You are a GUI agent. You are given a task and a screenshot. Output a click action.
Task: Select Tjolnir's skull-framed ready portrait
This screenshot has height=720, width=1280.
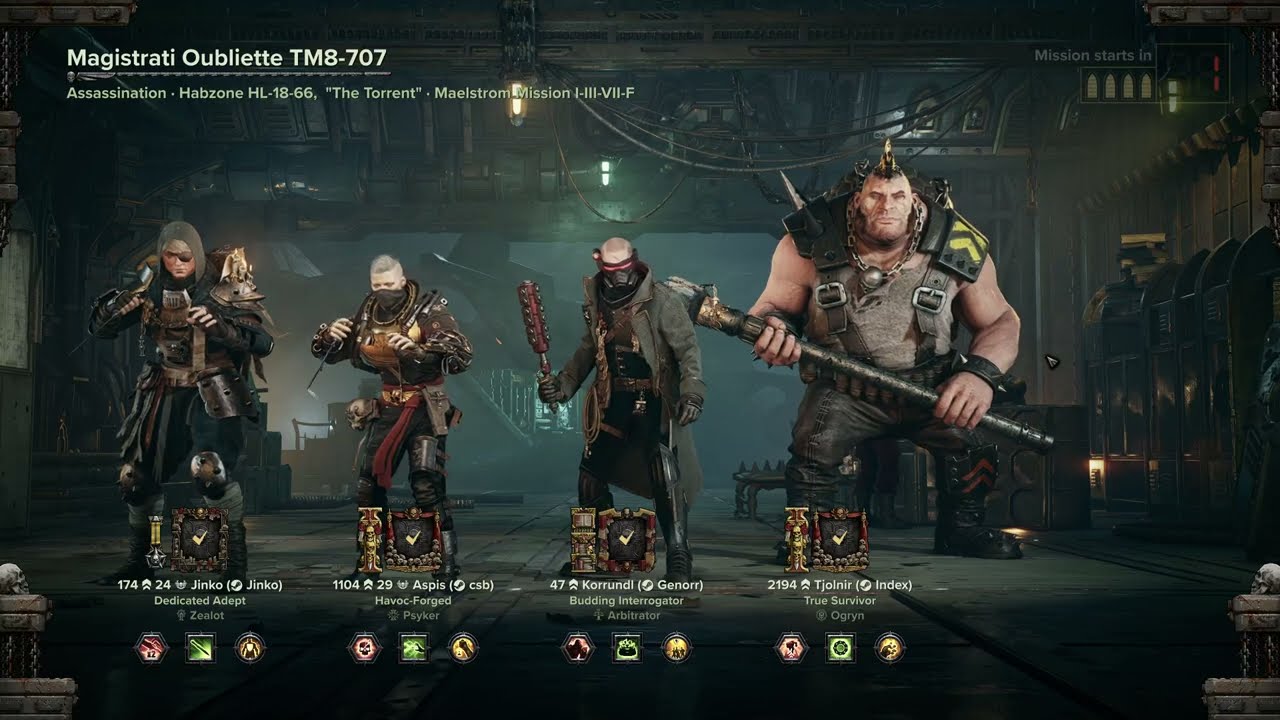[x=840, y=540]
